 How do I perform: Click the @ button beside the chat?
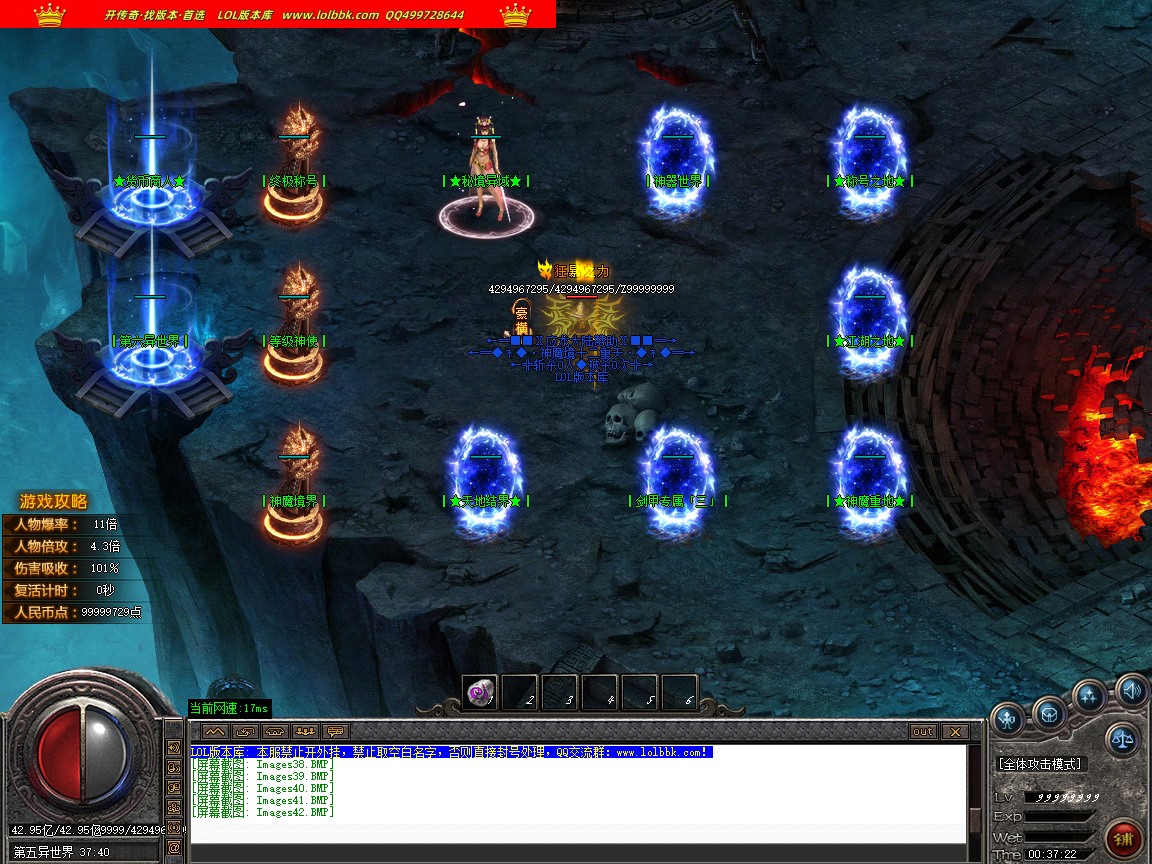click(174, 847)
